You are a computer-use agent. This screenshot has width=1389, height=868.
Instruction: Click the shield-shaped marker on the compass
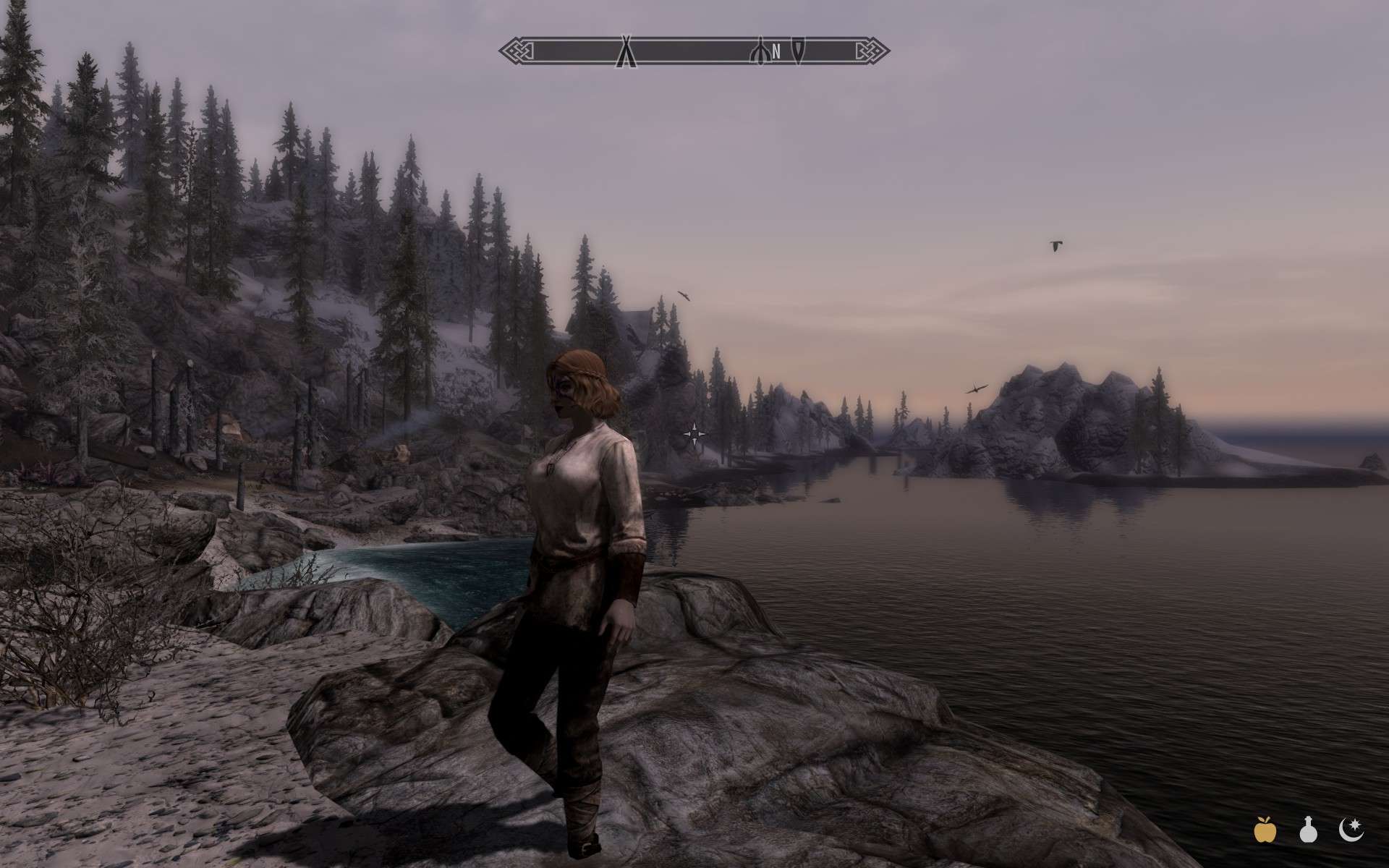click(x=799, y=51)
